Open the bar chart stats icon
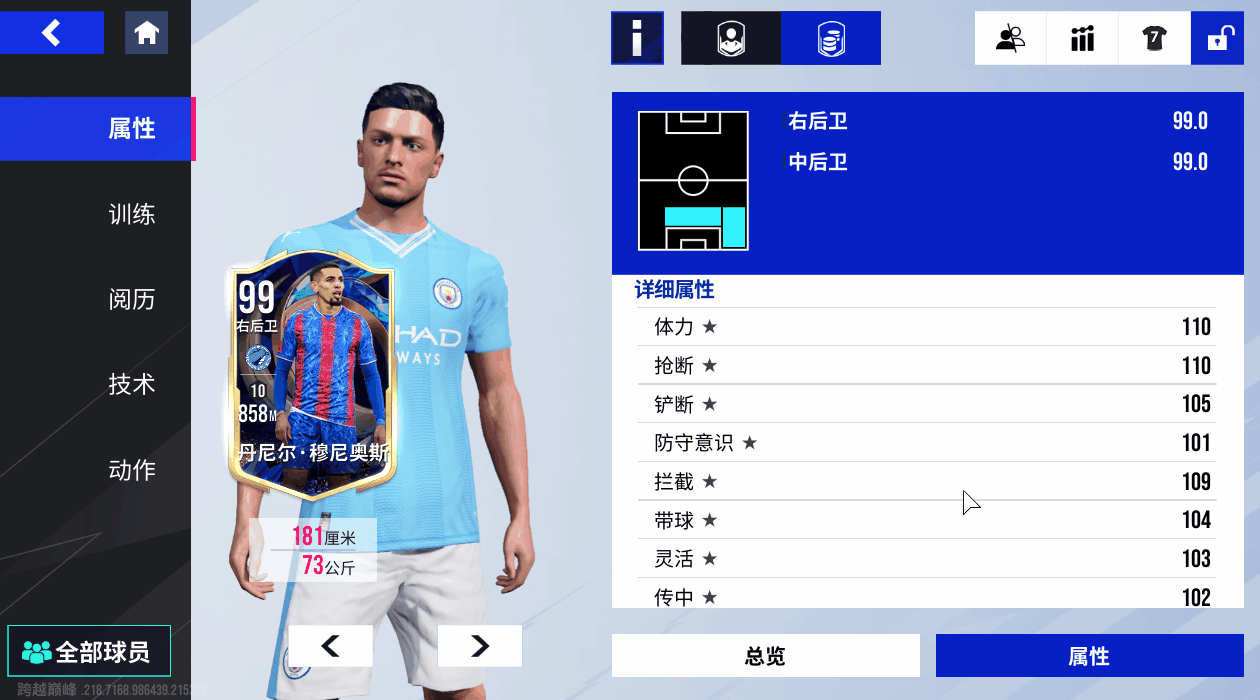The image size is (1260, 700). point(1082,38)
